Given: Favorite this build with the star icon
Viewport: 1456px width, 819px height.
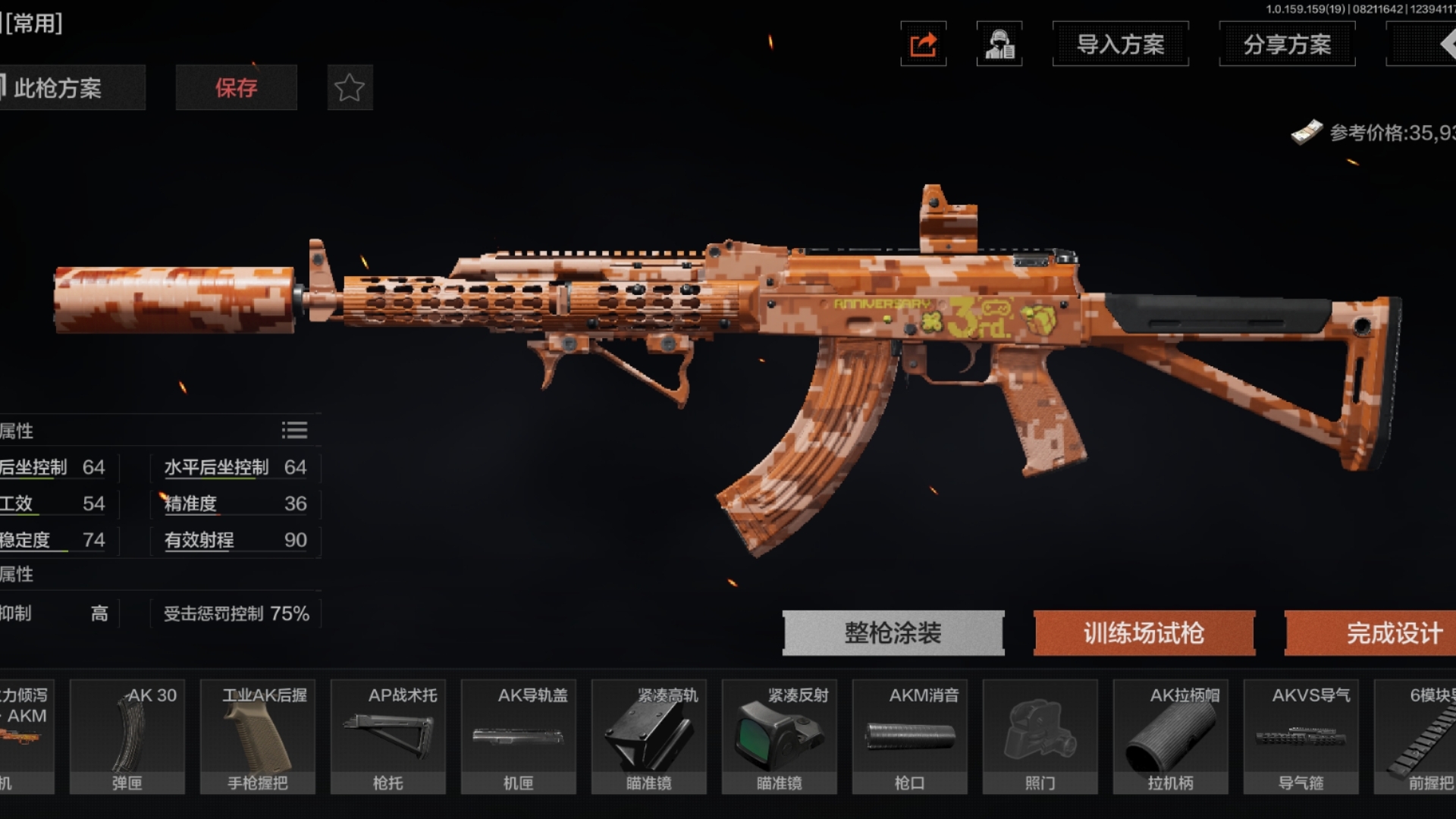Looking at the screenshot, I should coord(350,88).
